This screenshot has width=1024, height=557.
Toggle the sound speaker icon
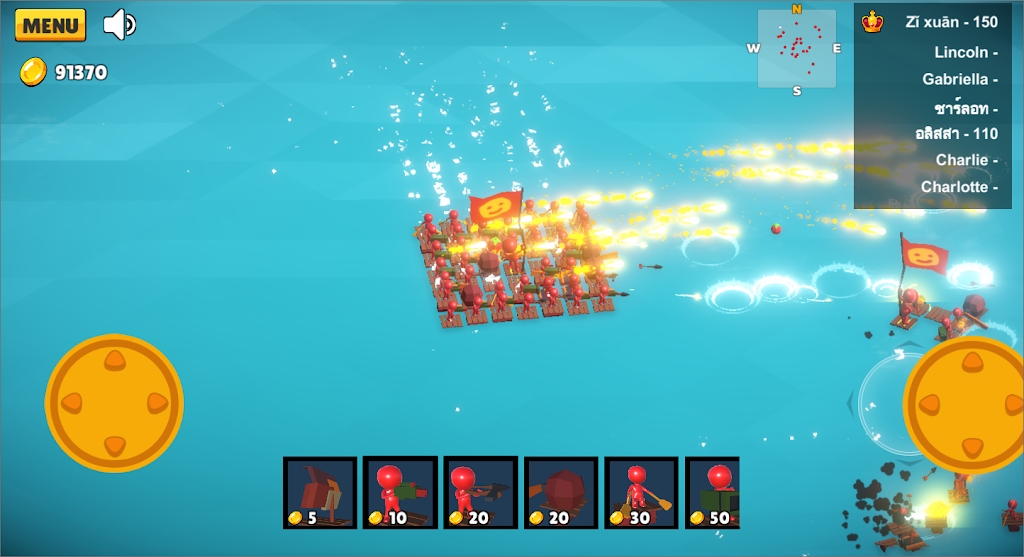tap(120, 24)
